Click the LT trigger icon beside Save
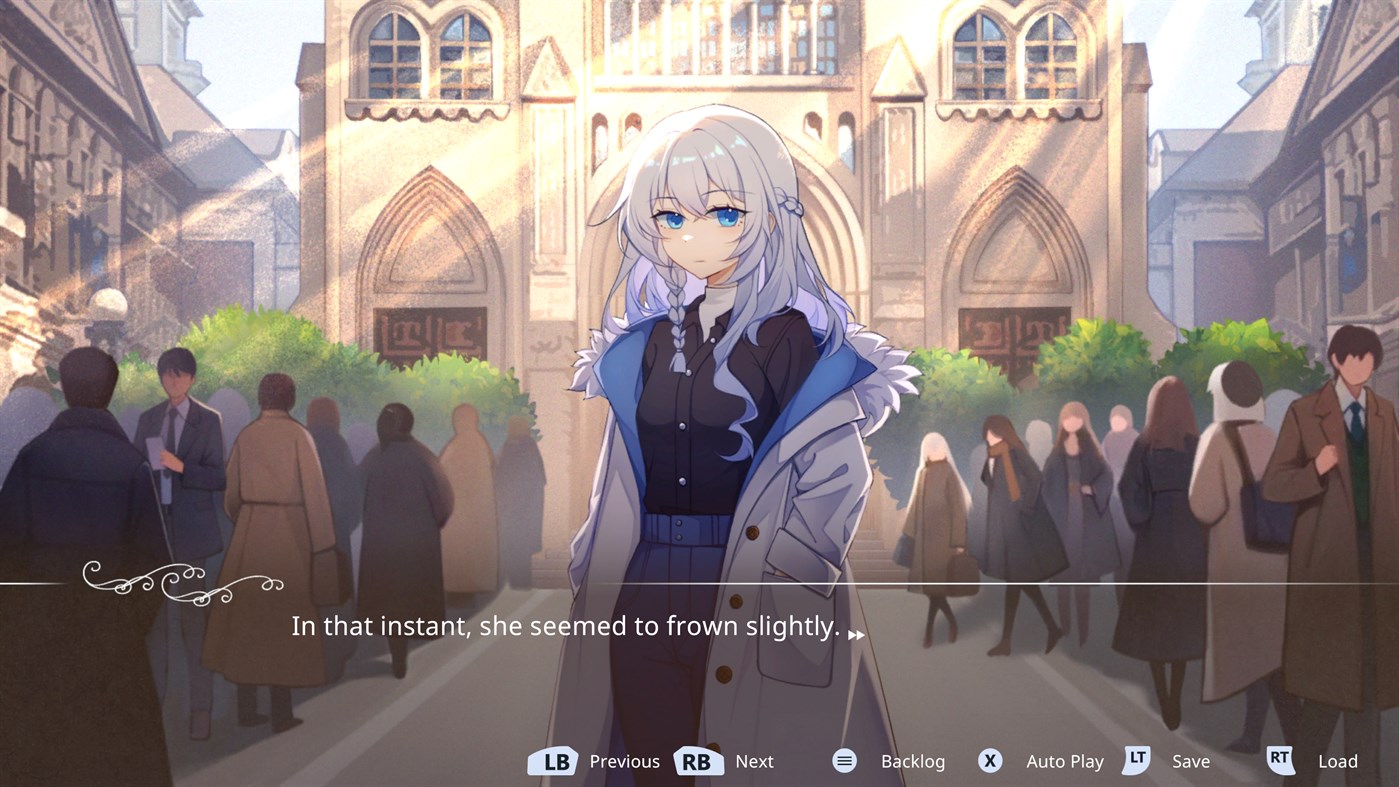 click(1136, 760)
